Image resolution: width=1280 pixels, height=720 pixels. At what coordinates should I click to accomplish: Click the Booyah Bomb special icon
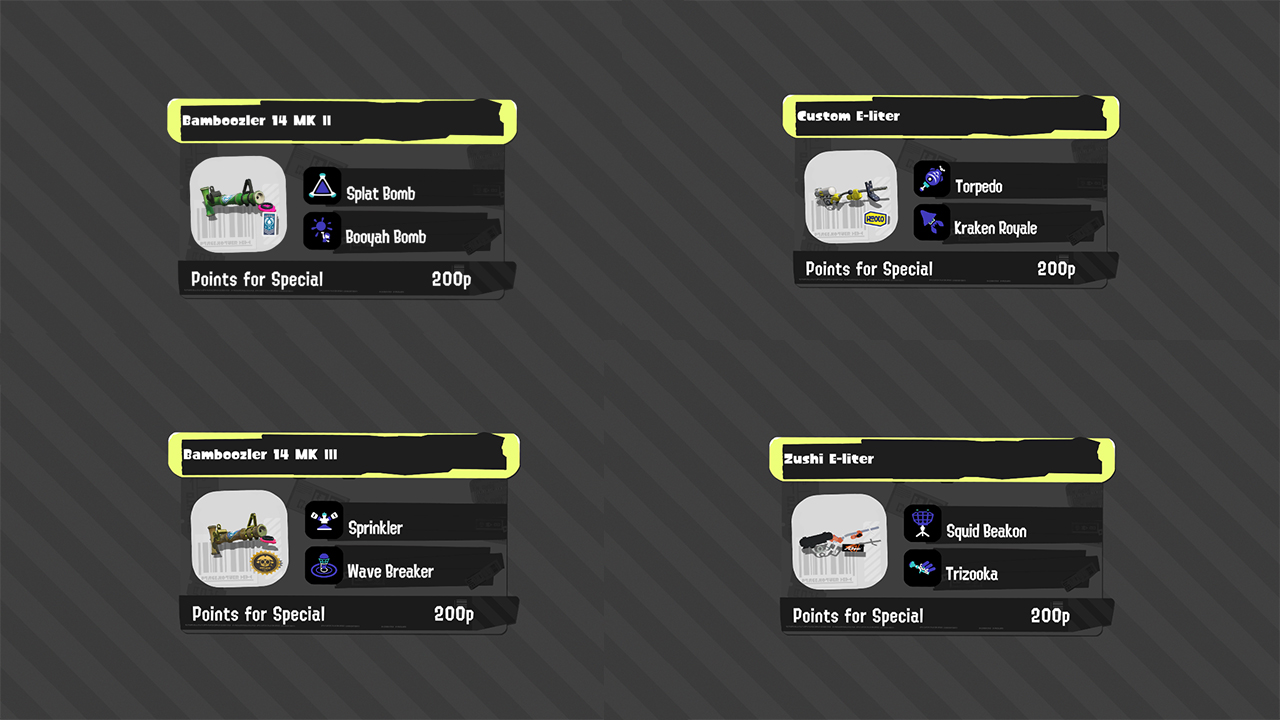coord(322,230)
